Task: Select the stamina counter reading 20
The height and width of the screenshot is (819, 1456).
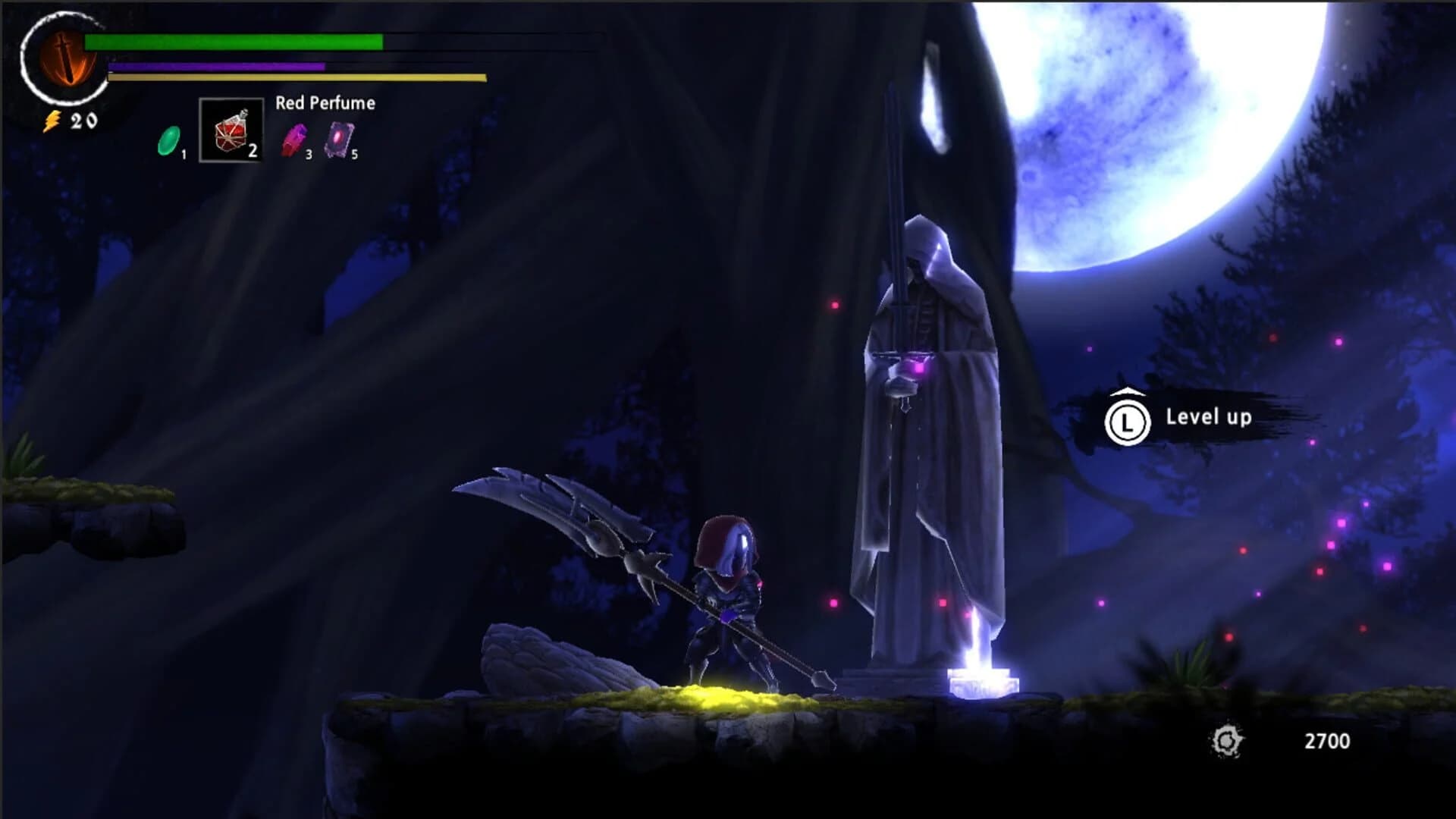Action: pos(82,120)
